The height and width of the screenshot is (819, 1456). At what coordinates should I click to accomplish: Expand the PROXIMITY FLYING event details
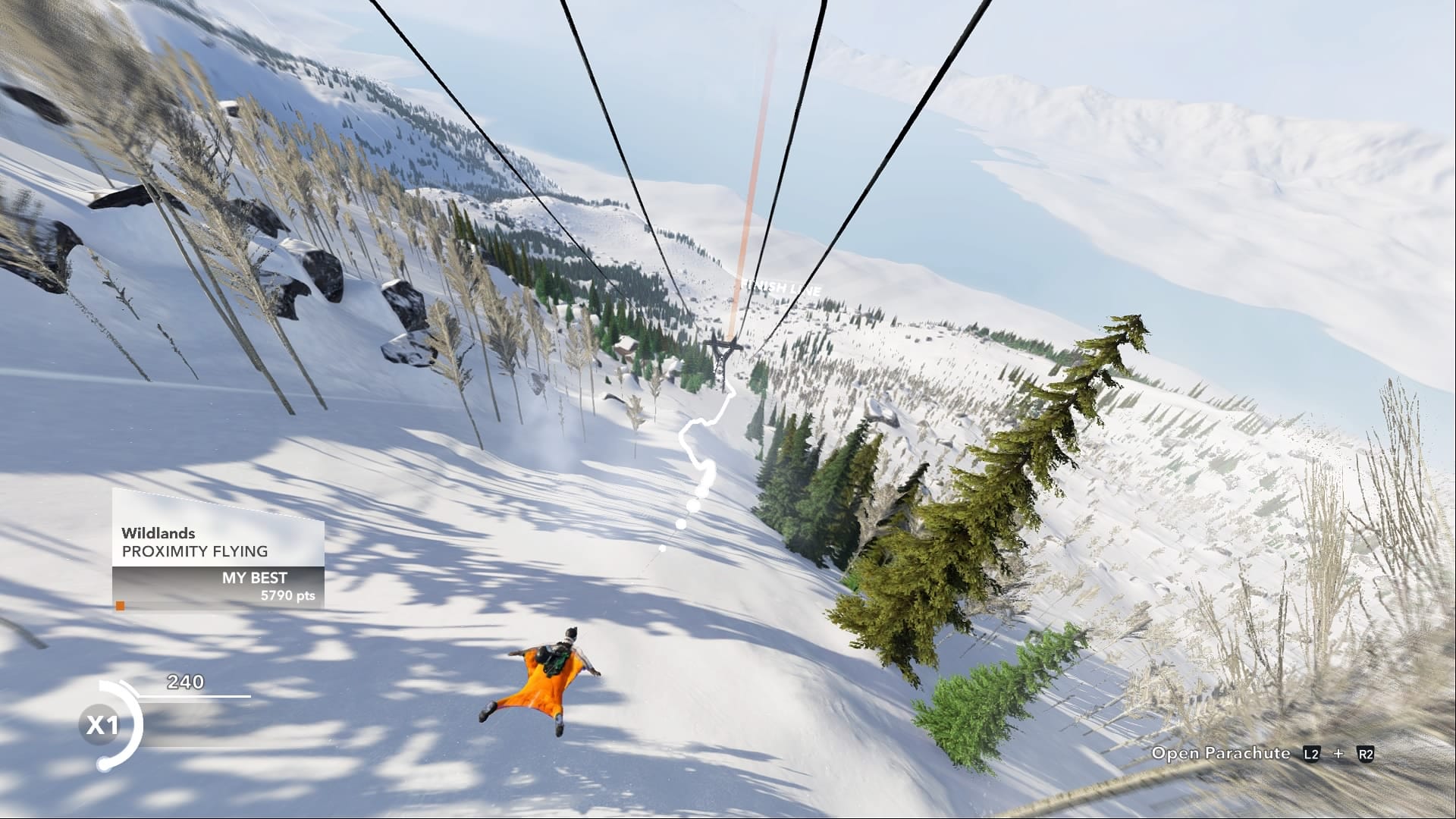coord(195,552)
